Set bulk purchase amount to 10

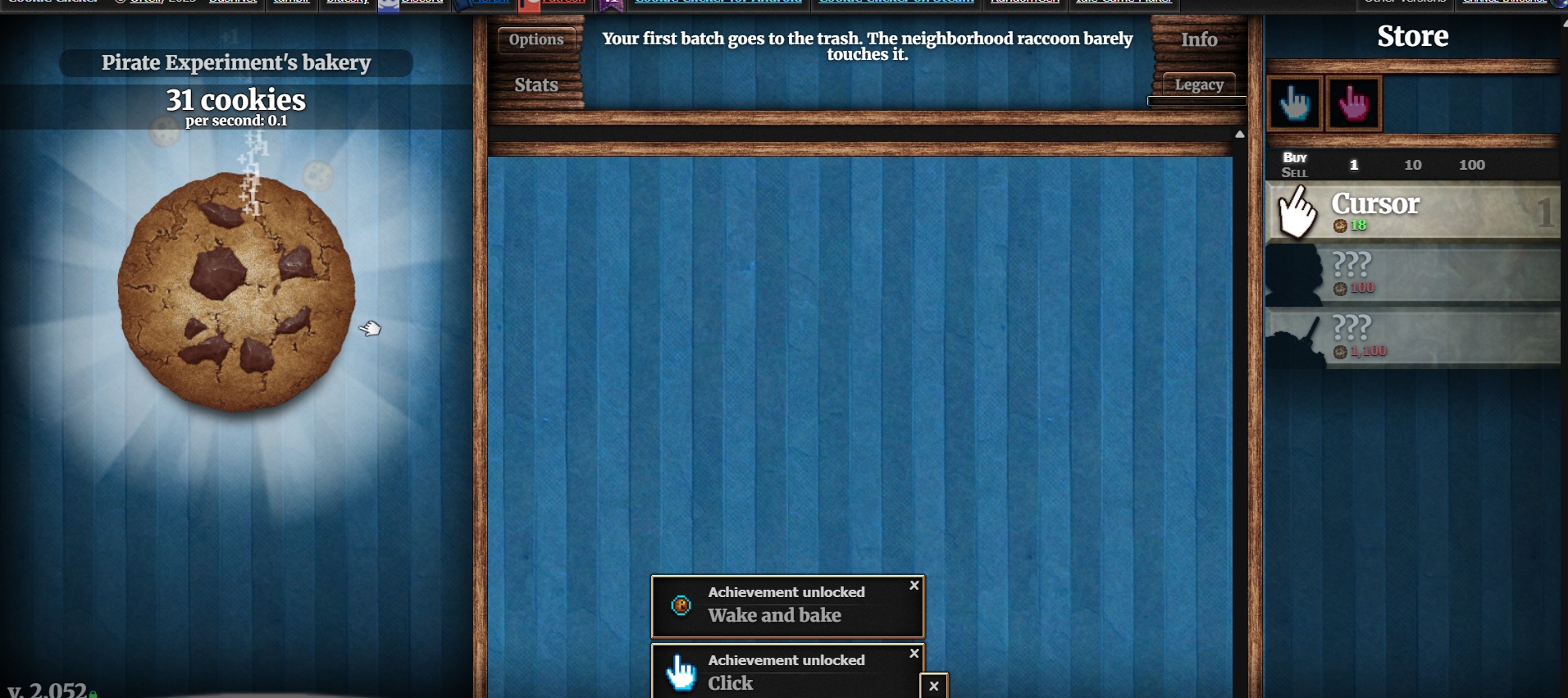(x=1413, y=164)
